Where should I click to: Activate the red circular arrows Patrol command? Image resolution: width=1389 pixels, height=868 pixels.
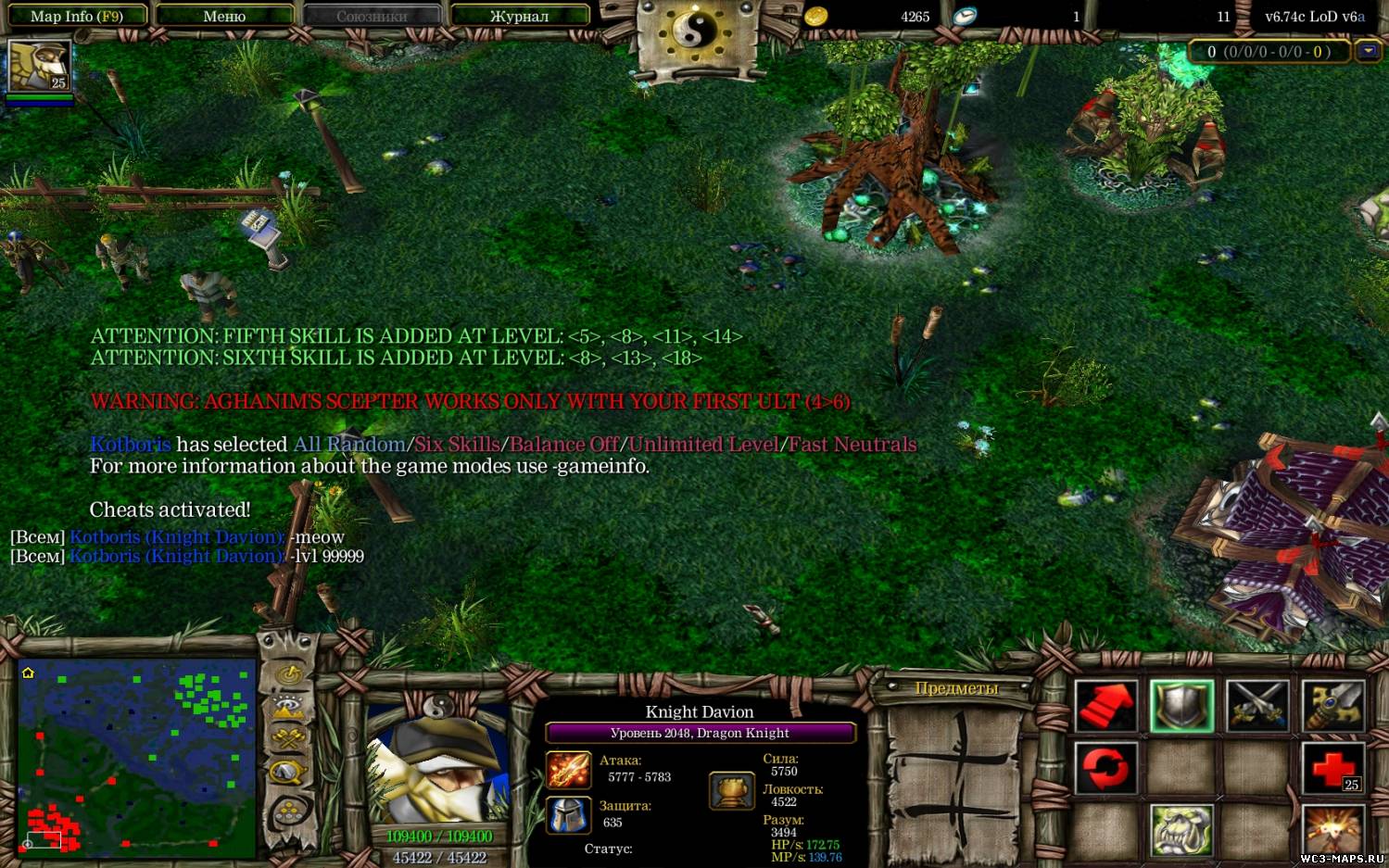(1105, 769)
